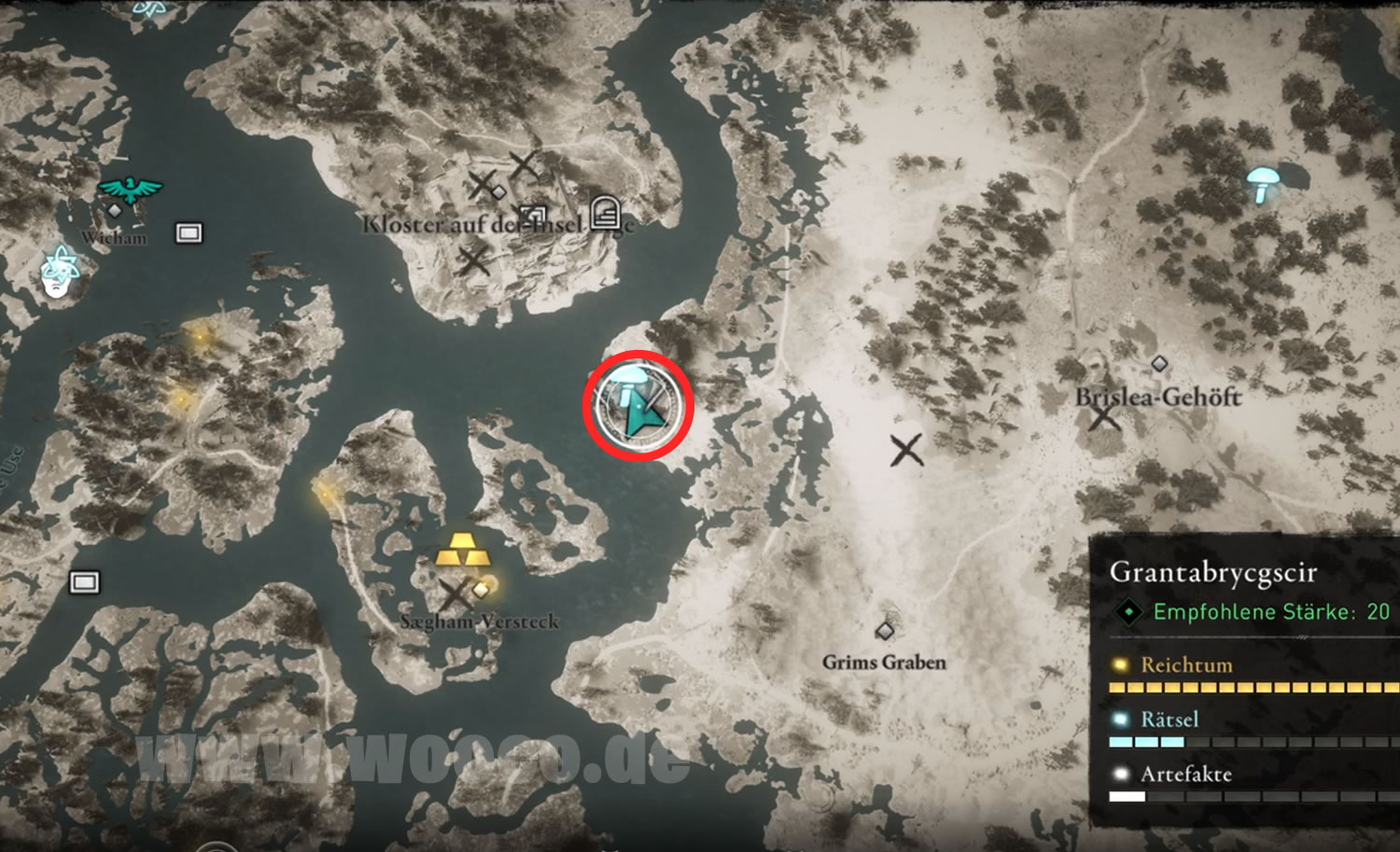Select the blue mushroom marker in the northeast

click(1263, 182)
